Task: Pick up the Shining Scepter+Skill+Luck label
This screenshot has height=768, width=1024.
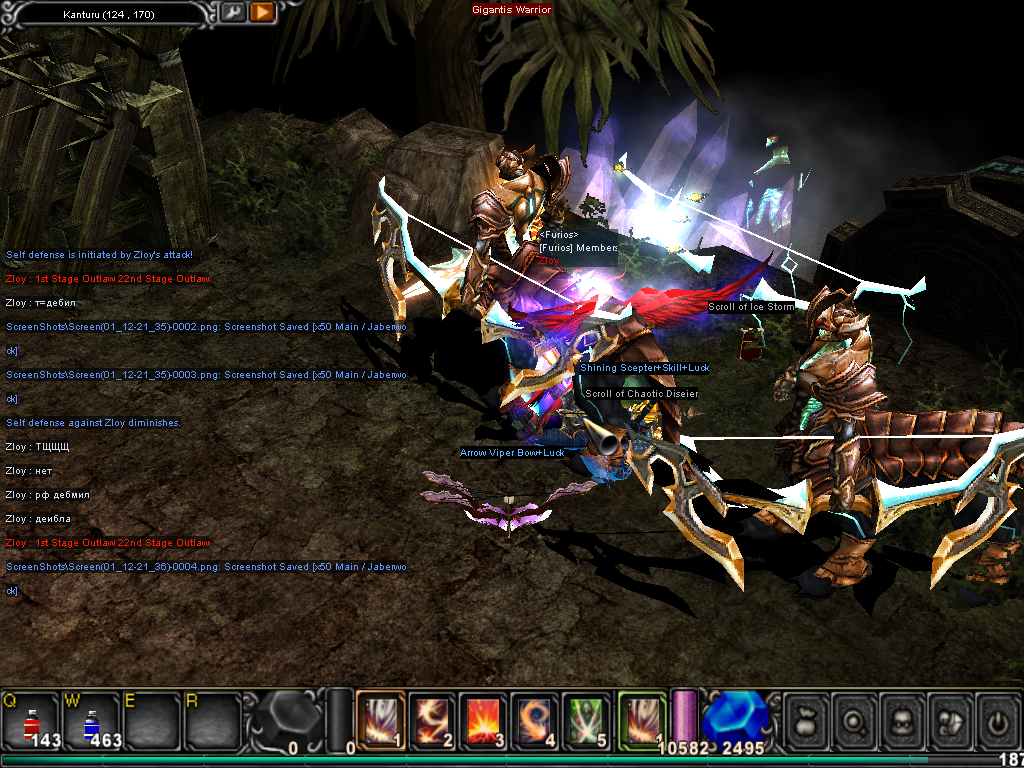Action: point(645,368)
